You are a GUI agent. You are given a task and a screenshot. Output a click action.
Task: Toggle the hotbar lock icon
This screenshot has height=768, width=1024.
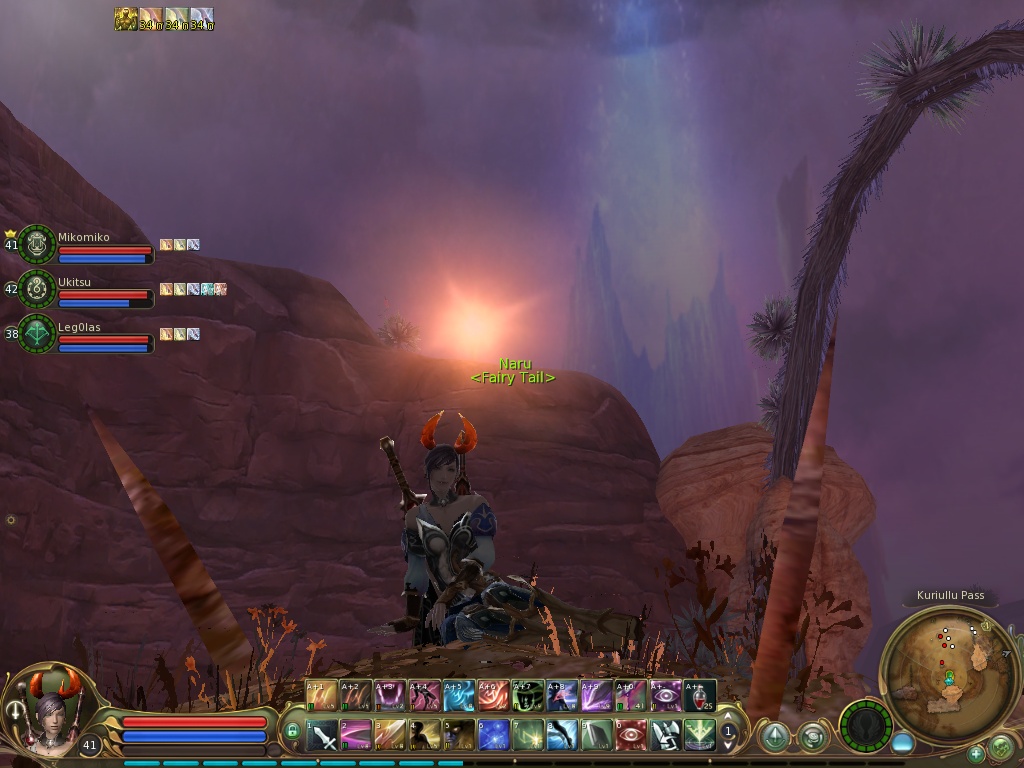pos(293,731)
